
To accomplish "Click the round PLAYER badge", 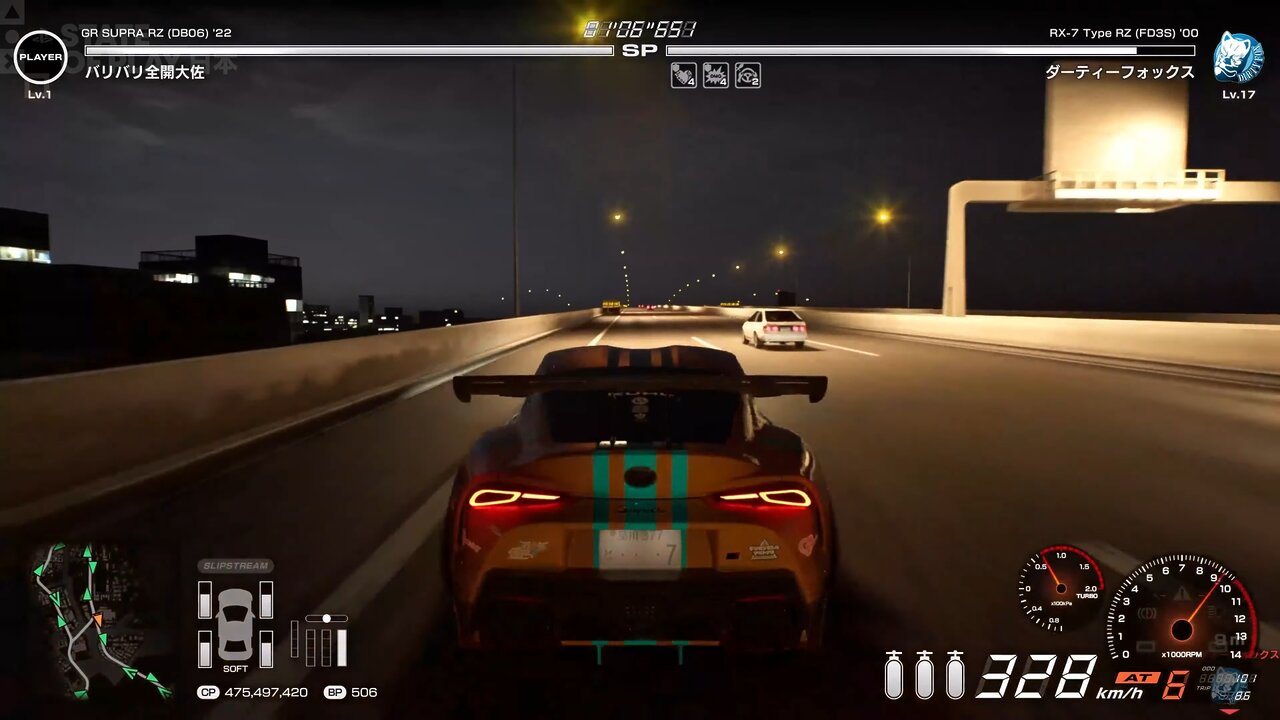I will point(41,57).
